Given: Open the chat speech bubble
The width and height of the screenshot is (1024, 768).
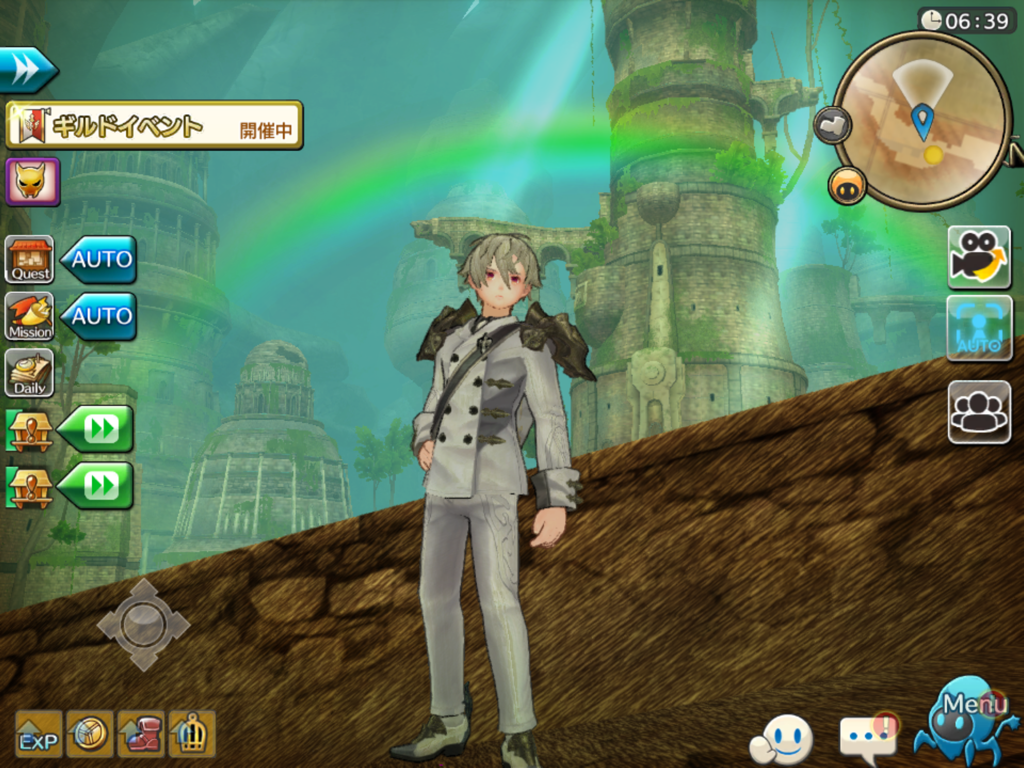Looking at the screenshot, I should (x=868, y=739).
